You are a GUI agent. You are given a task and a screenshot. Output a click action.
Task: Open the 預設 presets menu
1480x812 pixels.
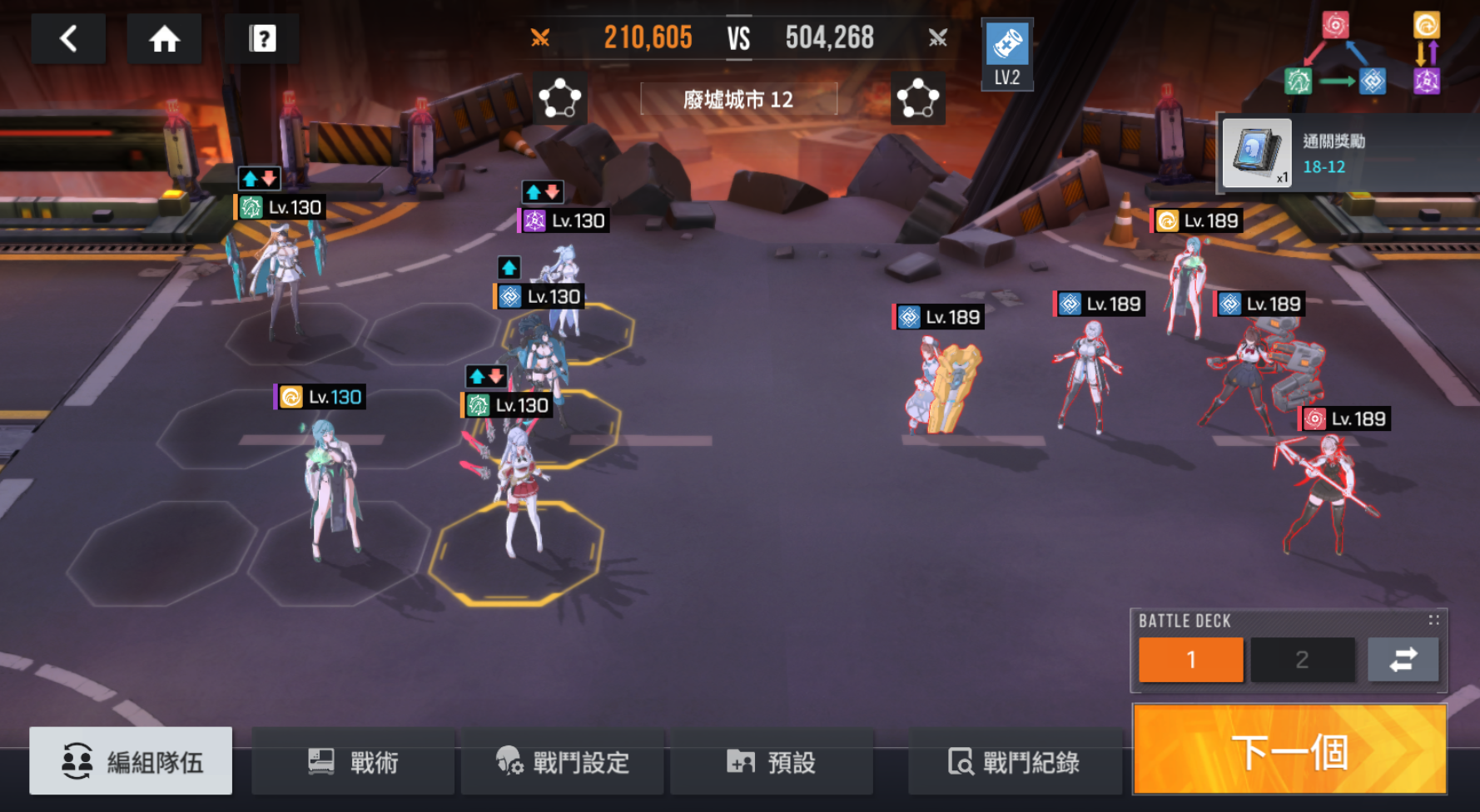[771, 761]
